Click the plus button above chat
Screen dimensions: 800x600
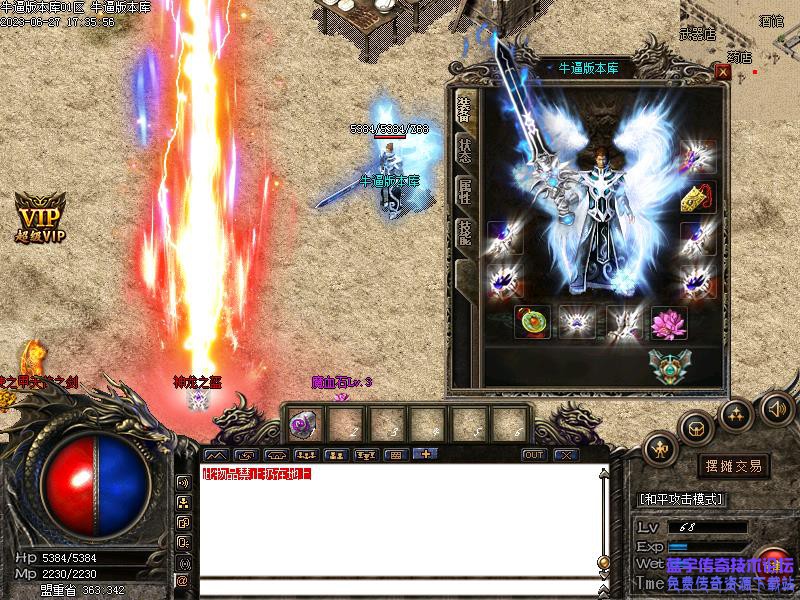[x=424, y=455]
